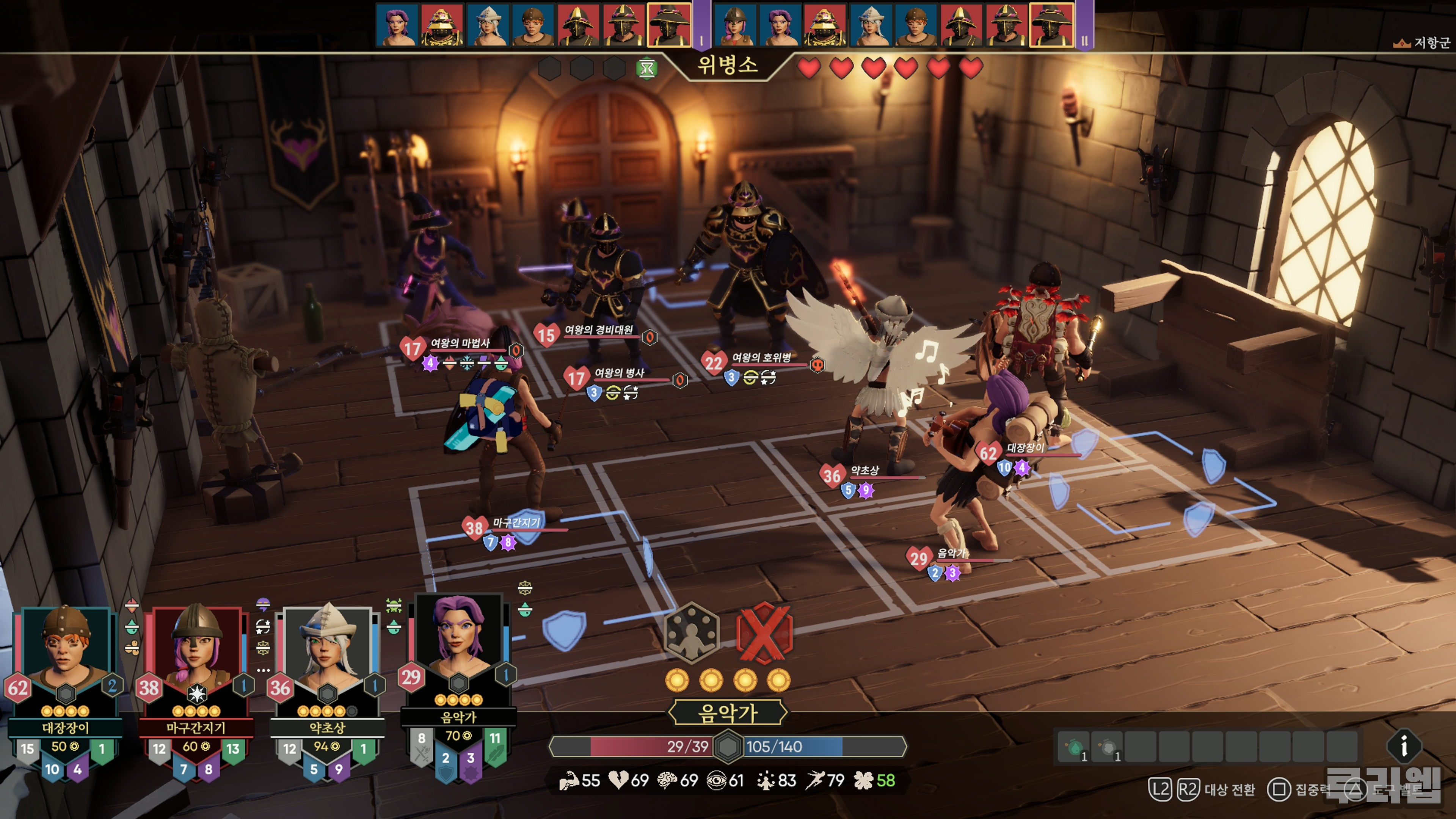The width and height of the screenshot is (1456, 819).
Task: Target the 여왕의 병사 enemy nameplate
Action: (619, 373)
